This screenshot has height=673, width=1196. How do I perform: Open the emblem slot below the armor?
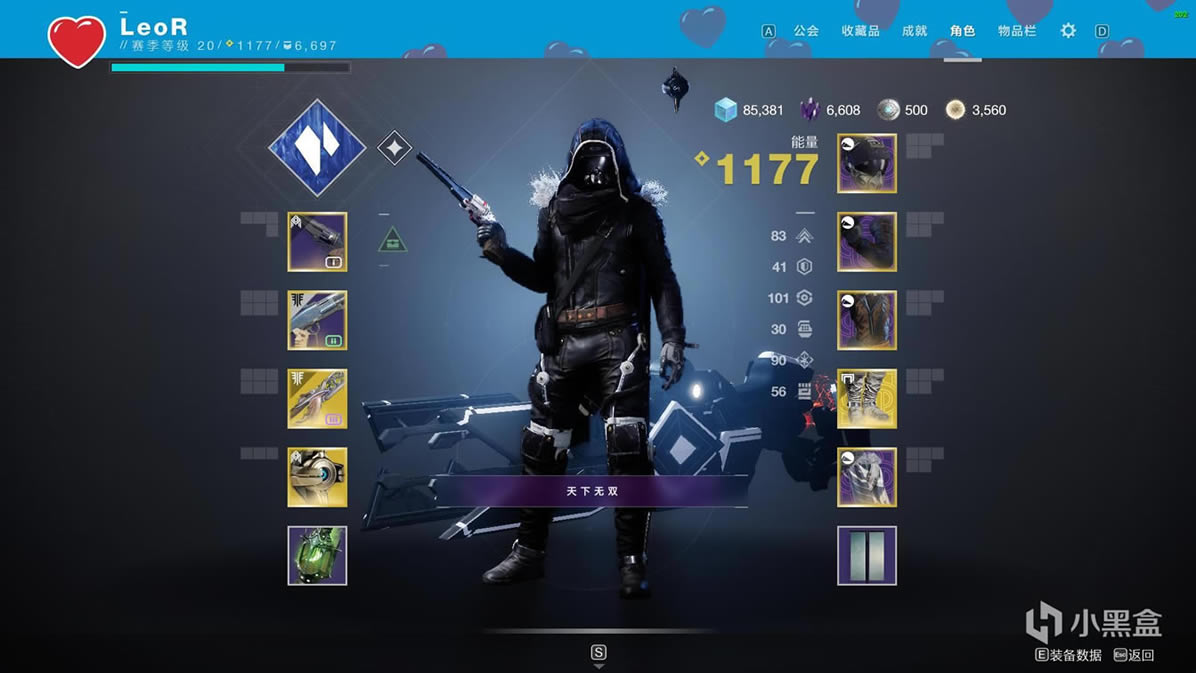click(866, 555)
